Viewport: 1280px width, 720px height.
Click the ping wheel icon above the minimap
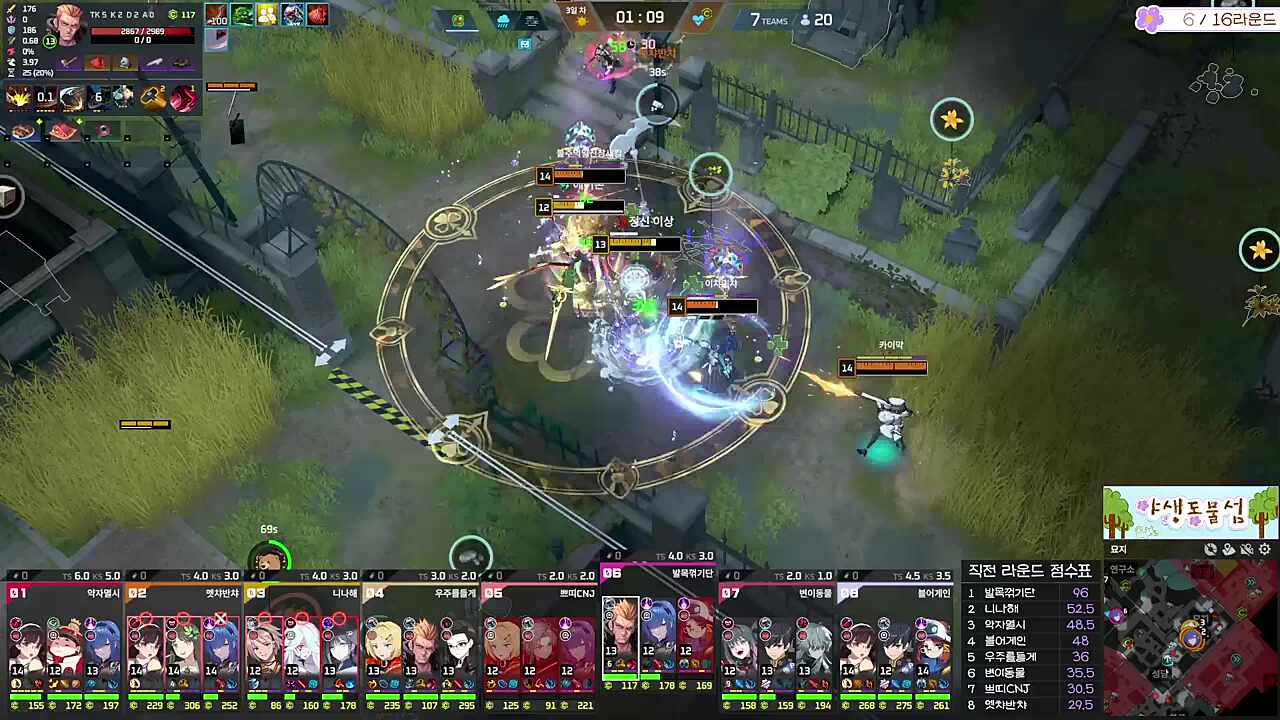tap(1211, 549)
